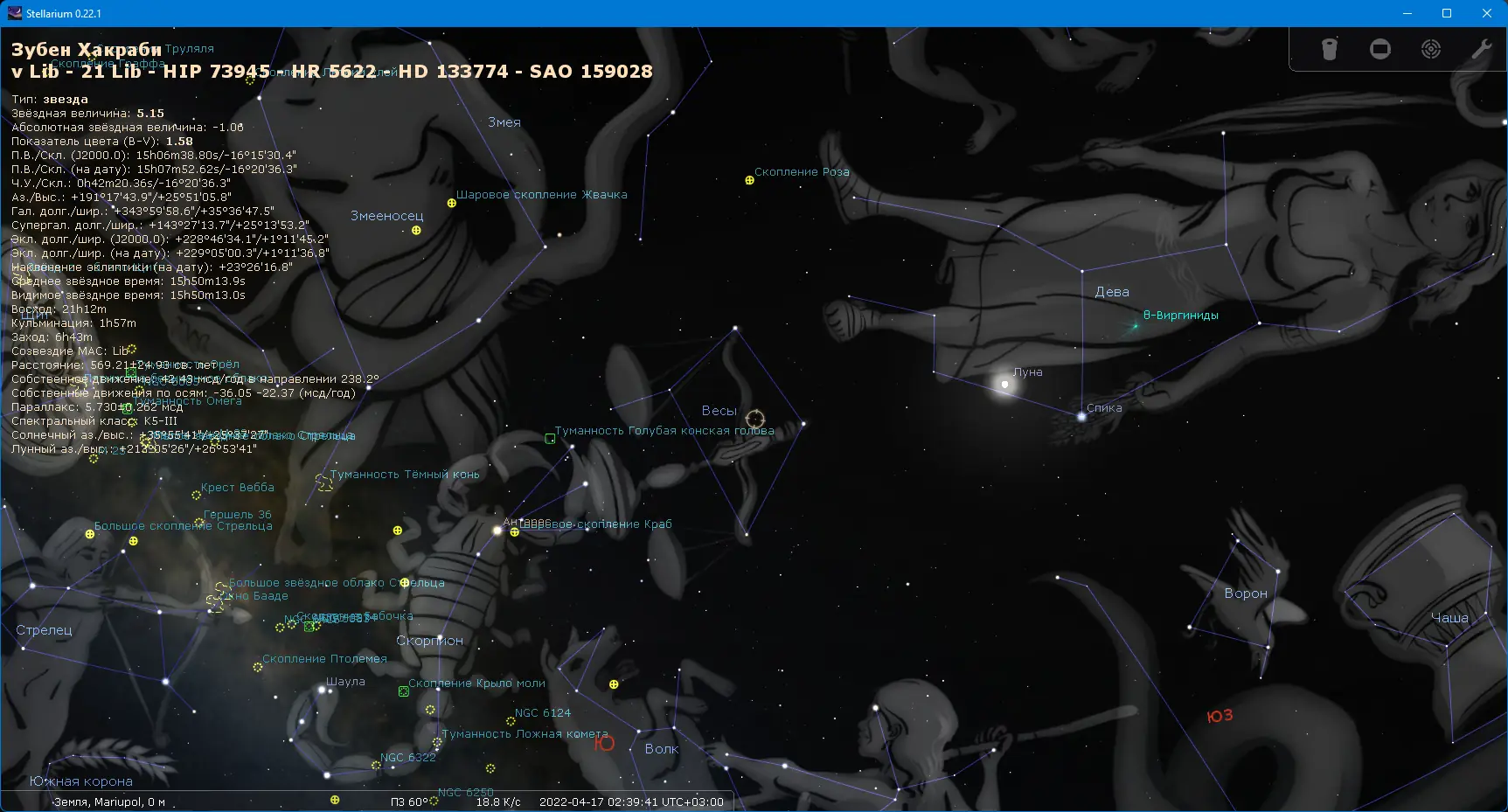This screenshot has height=812, width=1508.
Task: Toggle the image sensor frame button
Action: (x=1380, y=50)
